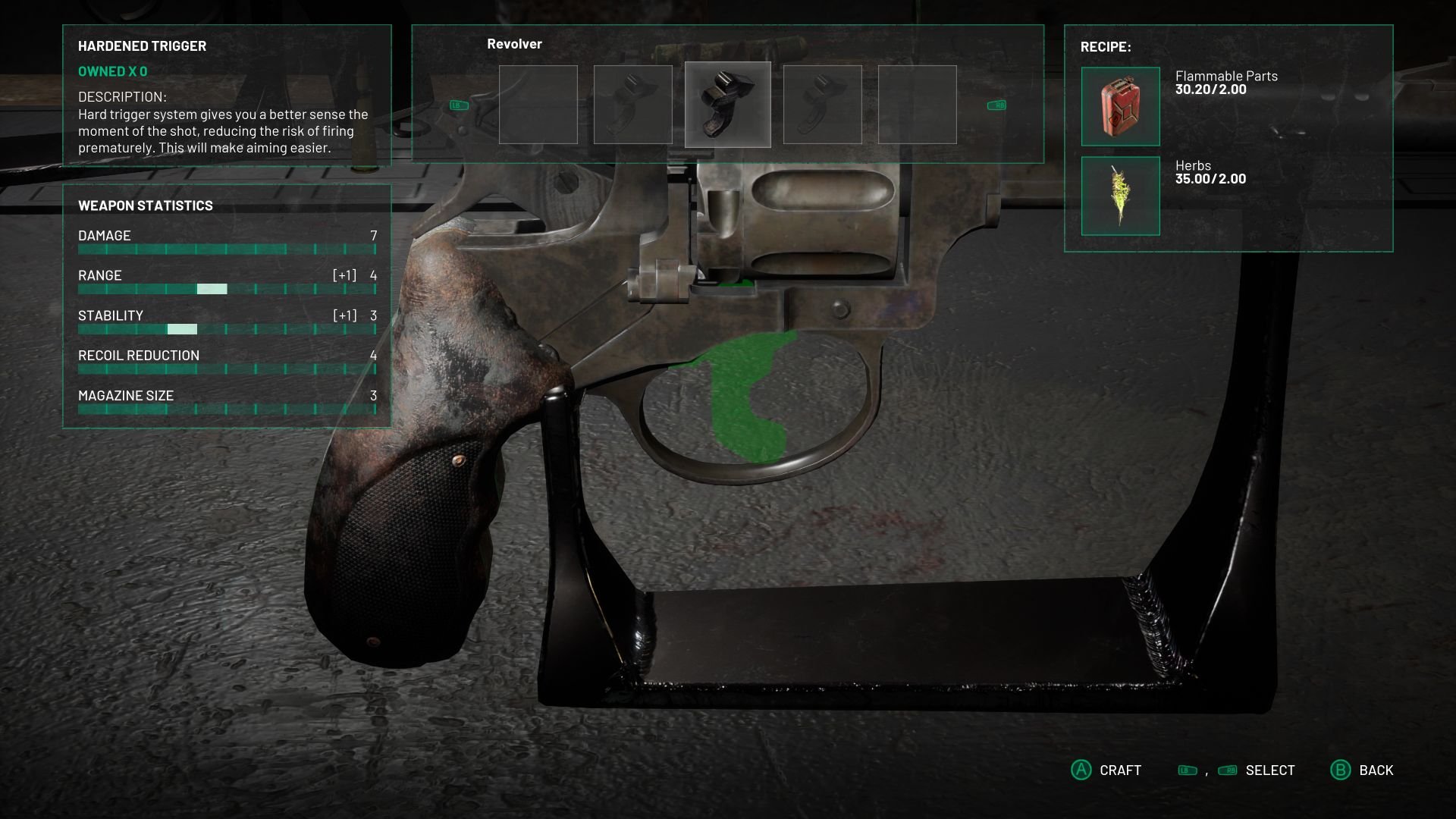Image resolution: width=1456 pixels, height=819 pixels.
Task: Select the highlighted Hardened Trigger part slot
Action: 727,105
